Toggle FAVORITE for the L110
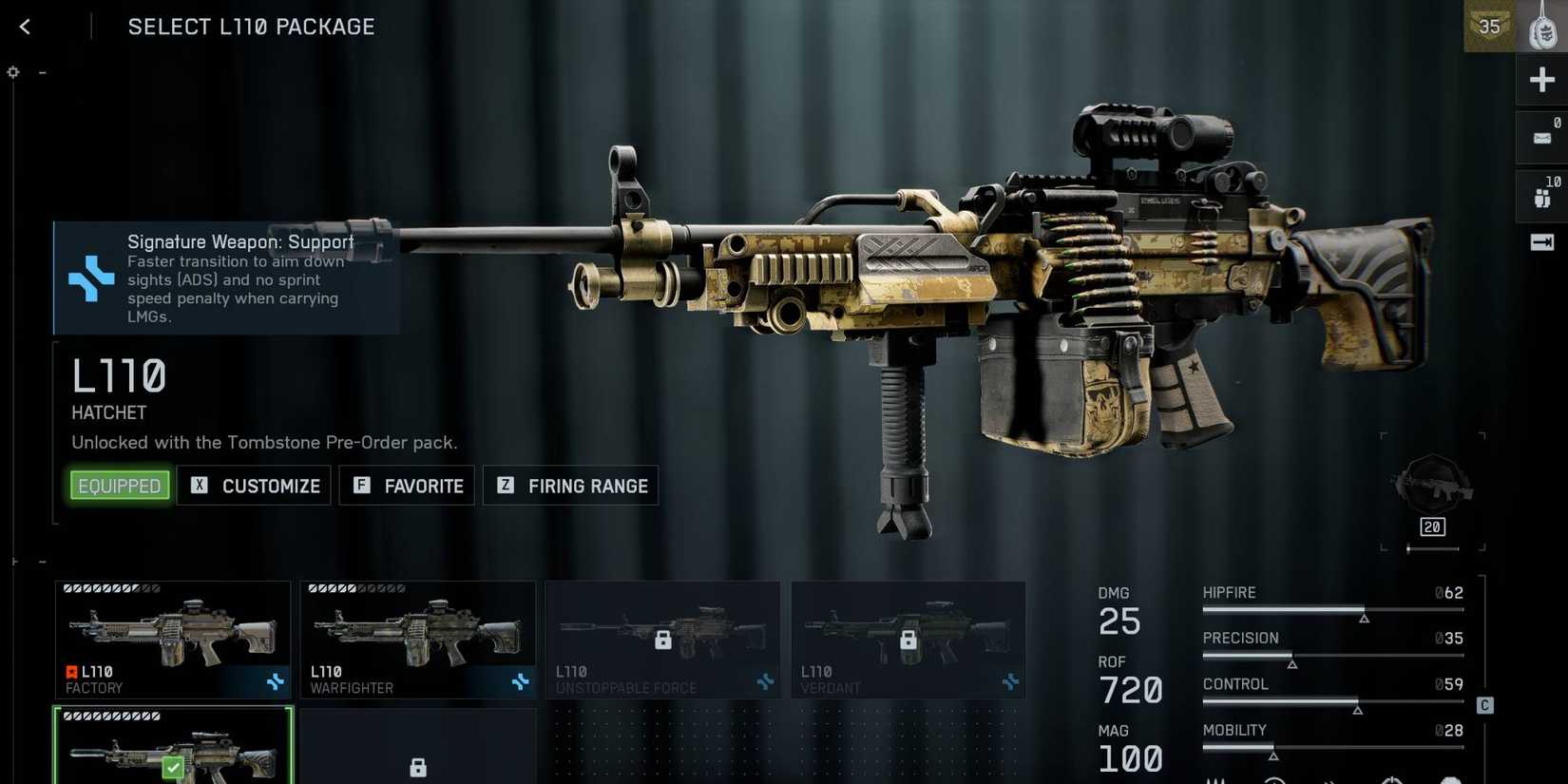 [407, 486]
